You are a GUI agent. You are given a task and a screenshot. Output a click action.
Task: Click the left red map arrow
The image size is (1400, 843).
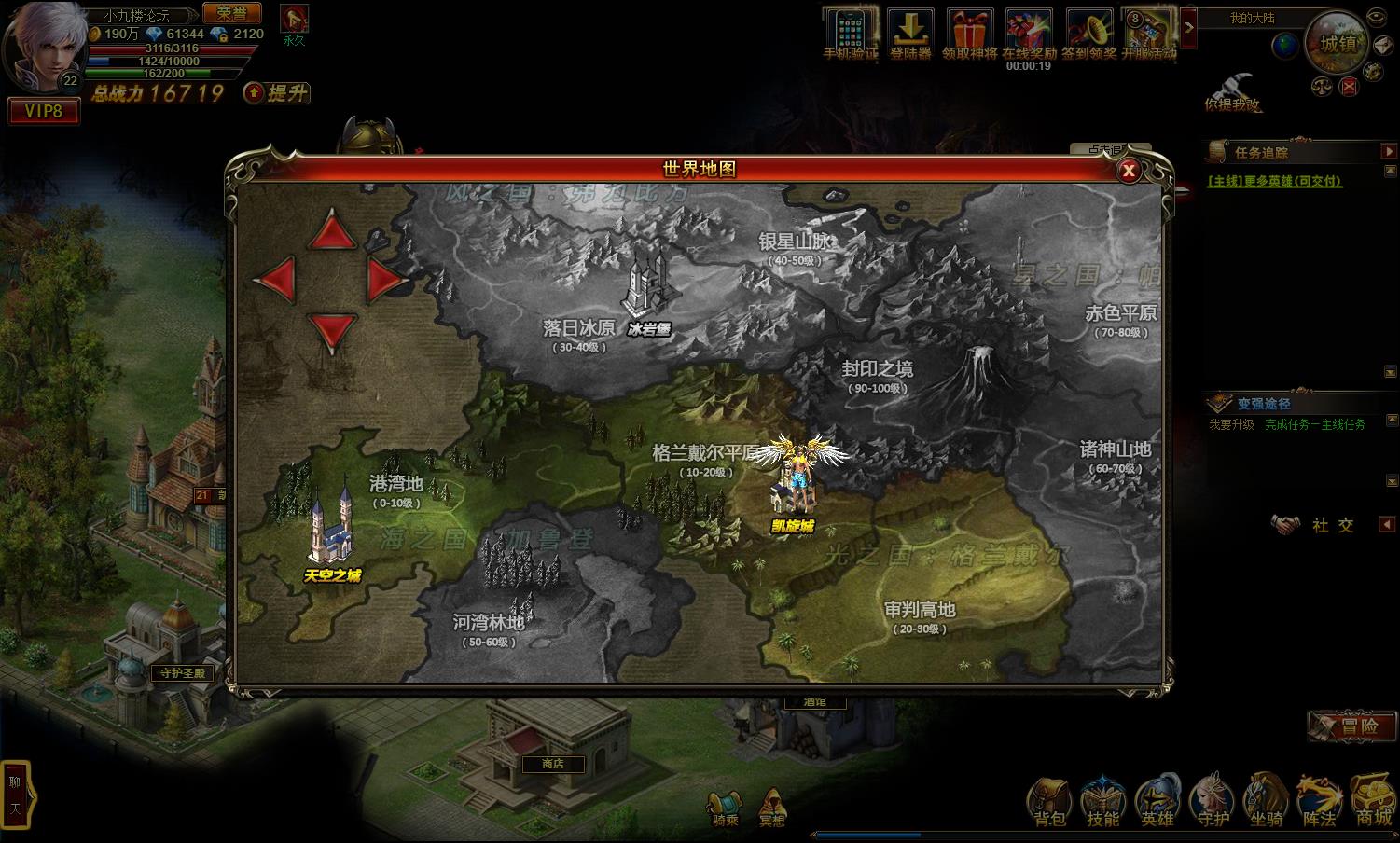coord(275,279)
